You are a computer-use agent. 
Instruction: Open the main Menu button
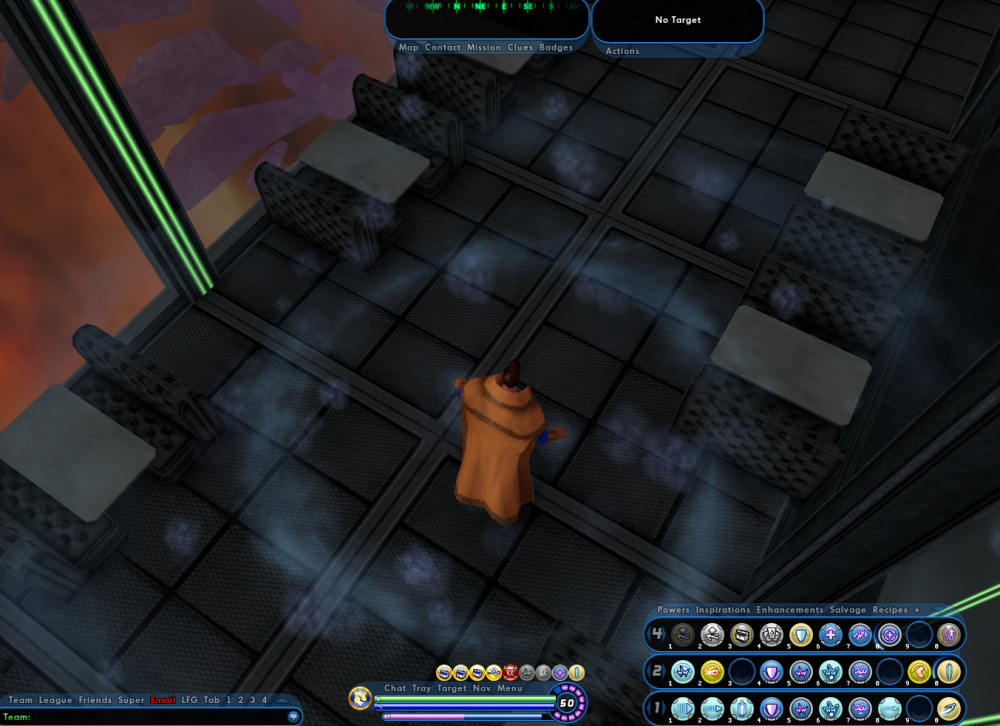[x=510, y=688]
